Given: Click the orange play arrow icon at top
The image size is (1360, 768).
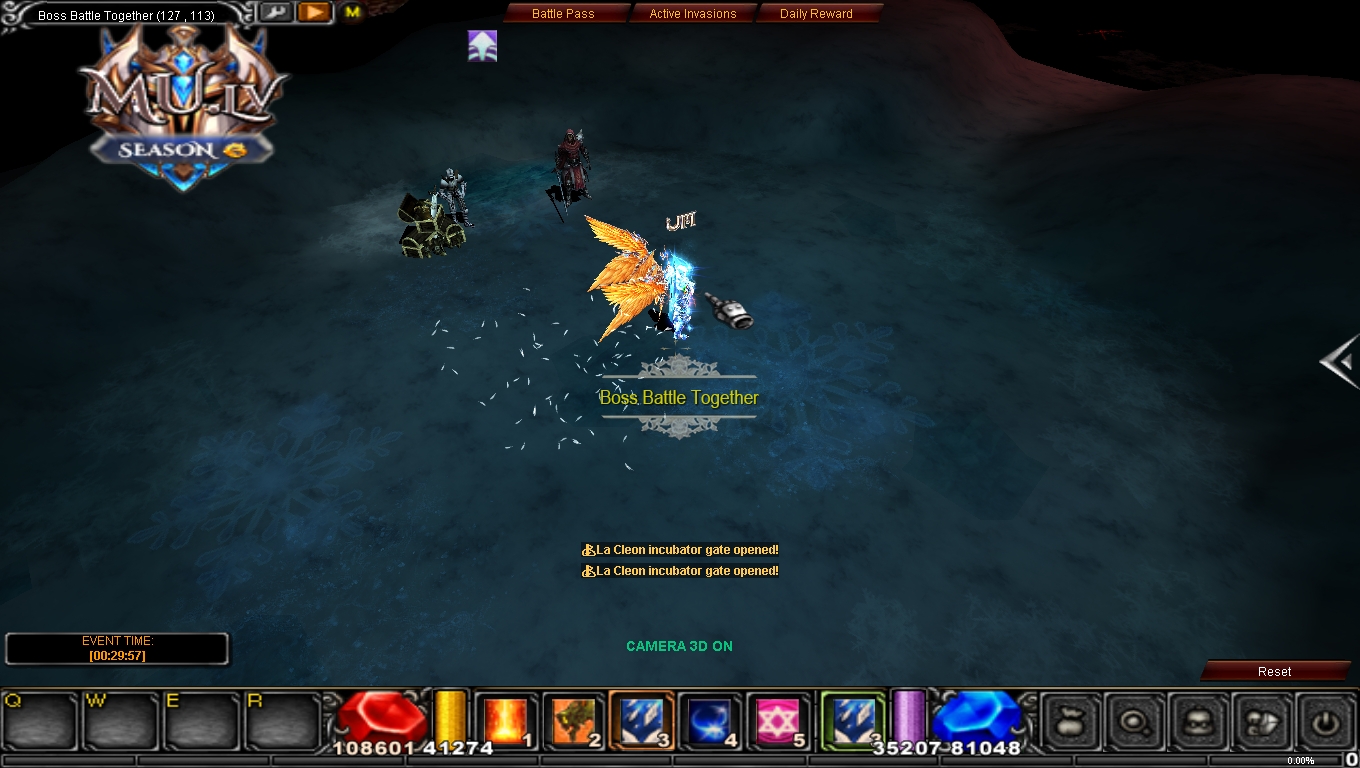Looking at the screenshot, I should [x=313, y=12].
